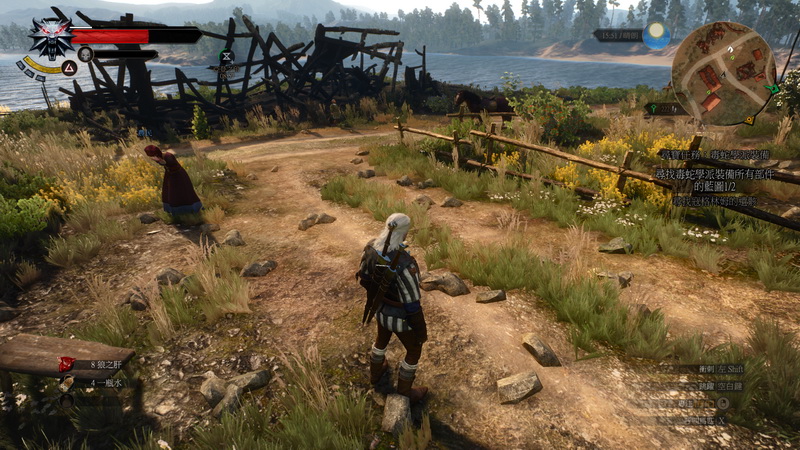Click the orange marker on the minimap edge
The height and width of the screenshot is (450, 800).
[749, 119]
